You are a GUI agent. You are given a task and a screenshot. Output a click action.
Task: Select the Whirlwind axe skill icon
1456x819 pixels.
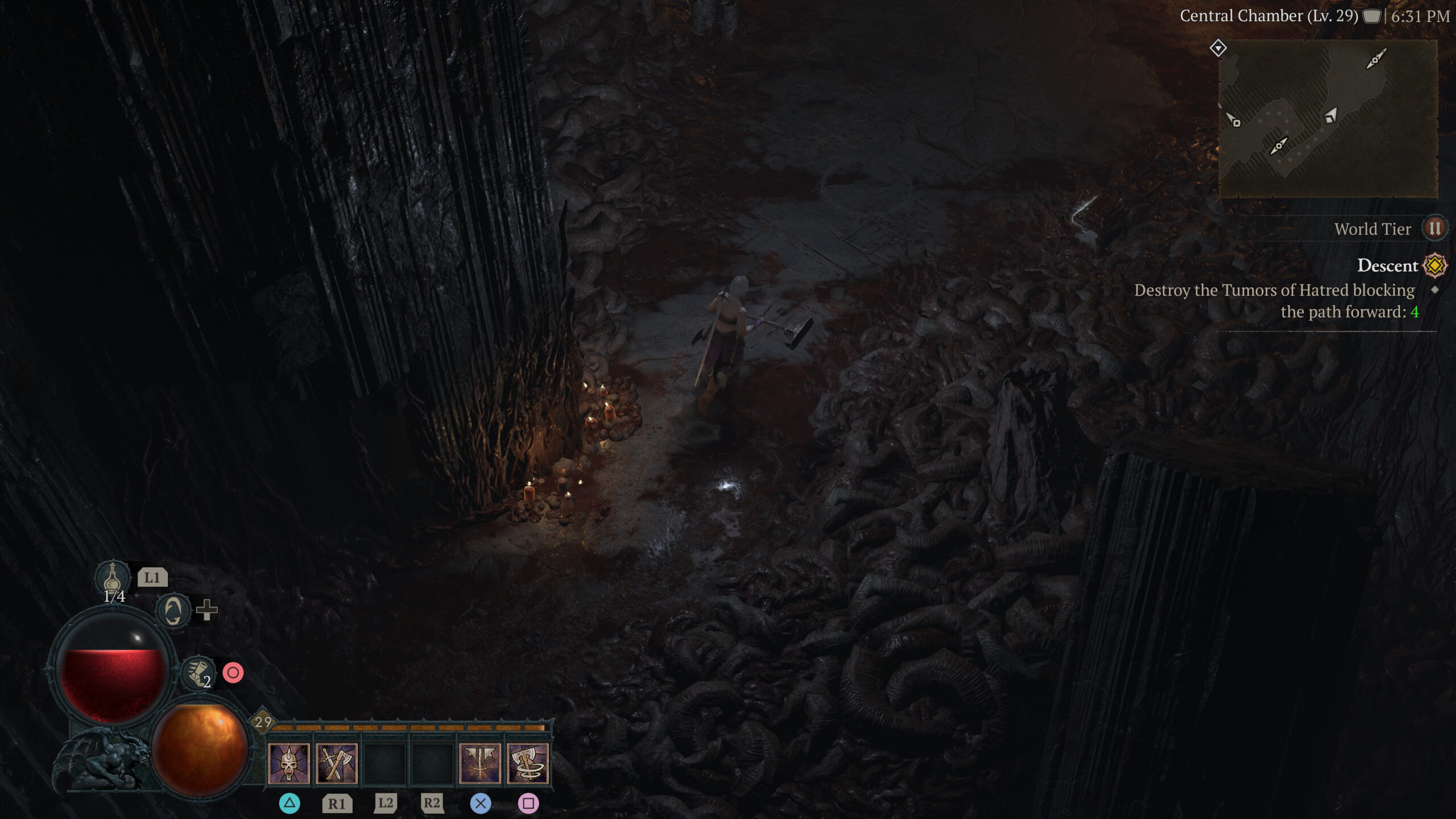527,762
